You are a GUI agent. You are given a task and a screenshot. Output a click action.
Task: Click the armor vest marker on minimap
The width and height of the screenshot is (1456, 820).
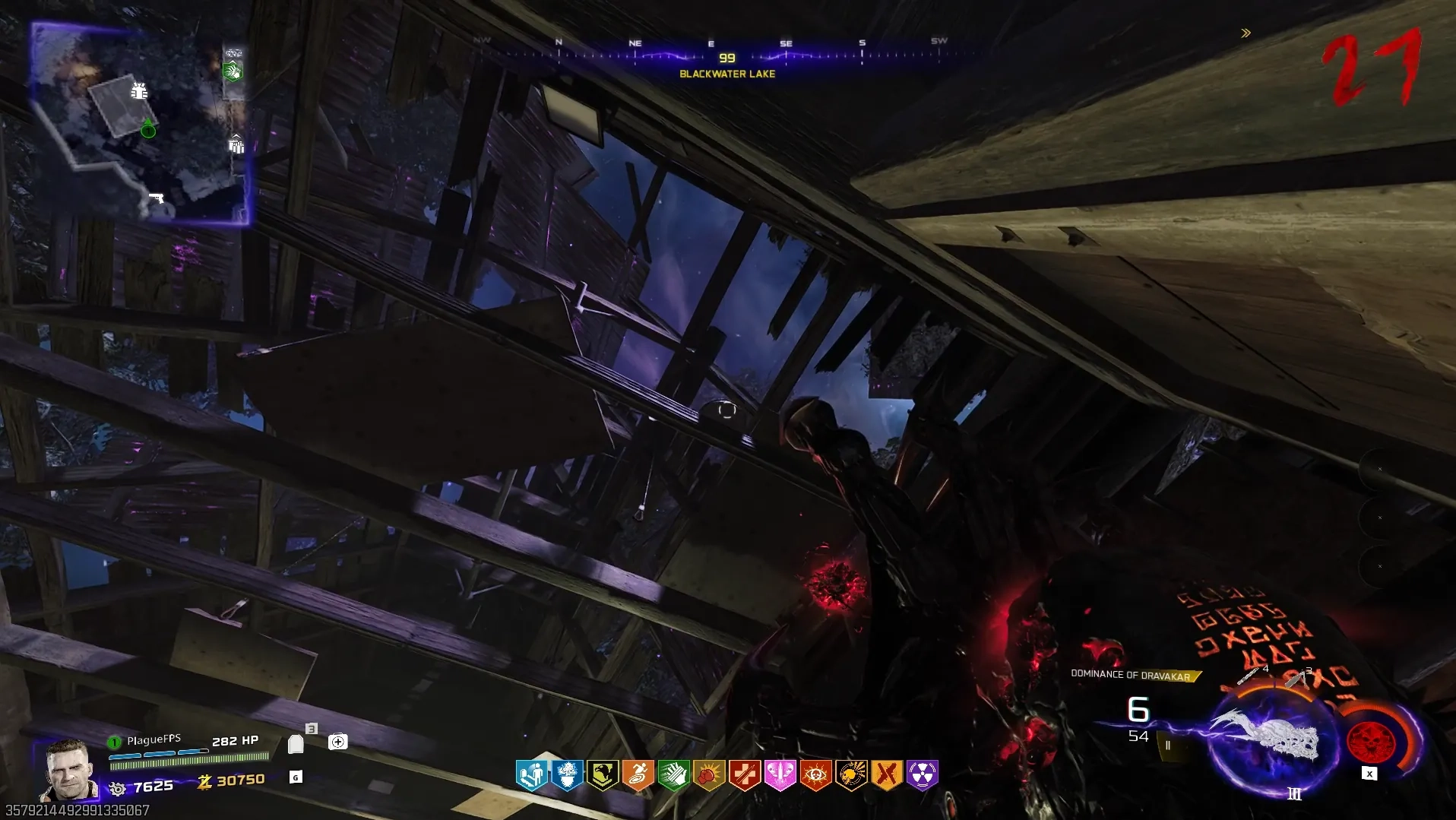point(138,91)
